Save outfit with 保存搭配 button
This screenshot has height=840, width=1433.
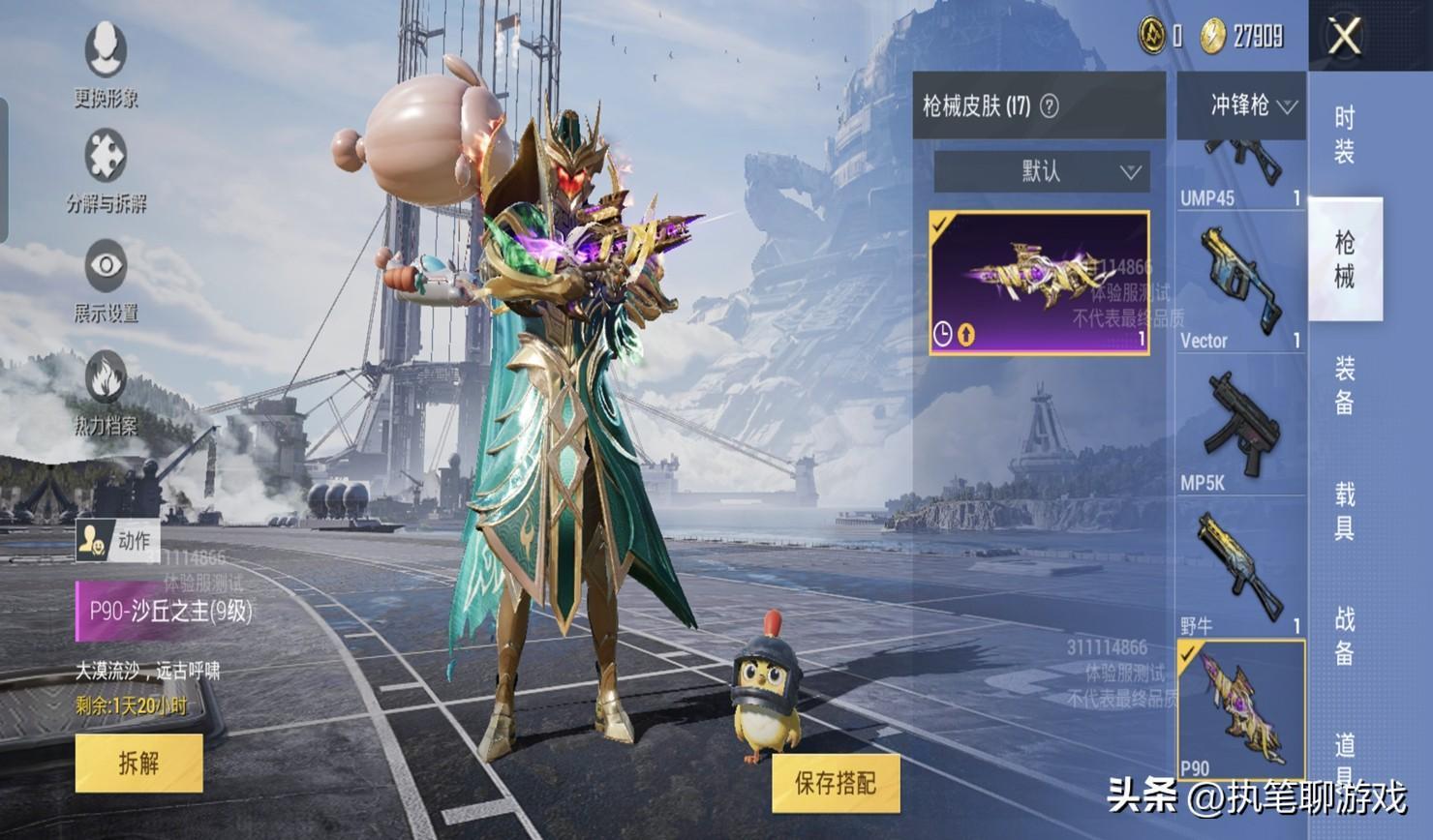[836, 783]
